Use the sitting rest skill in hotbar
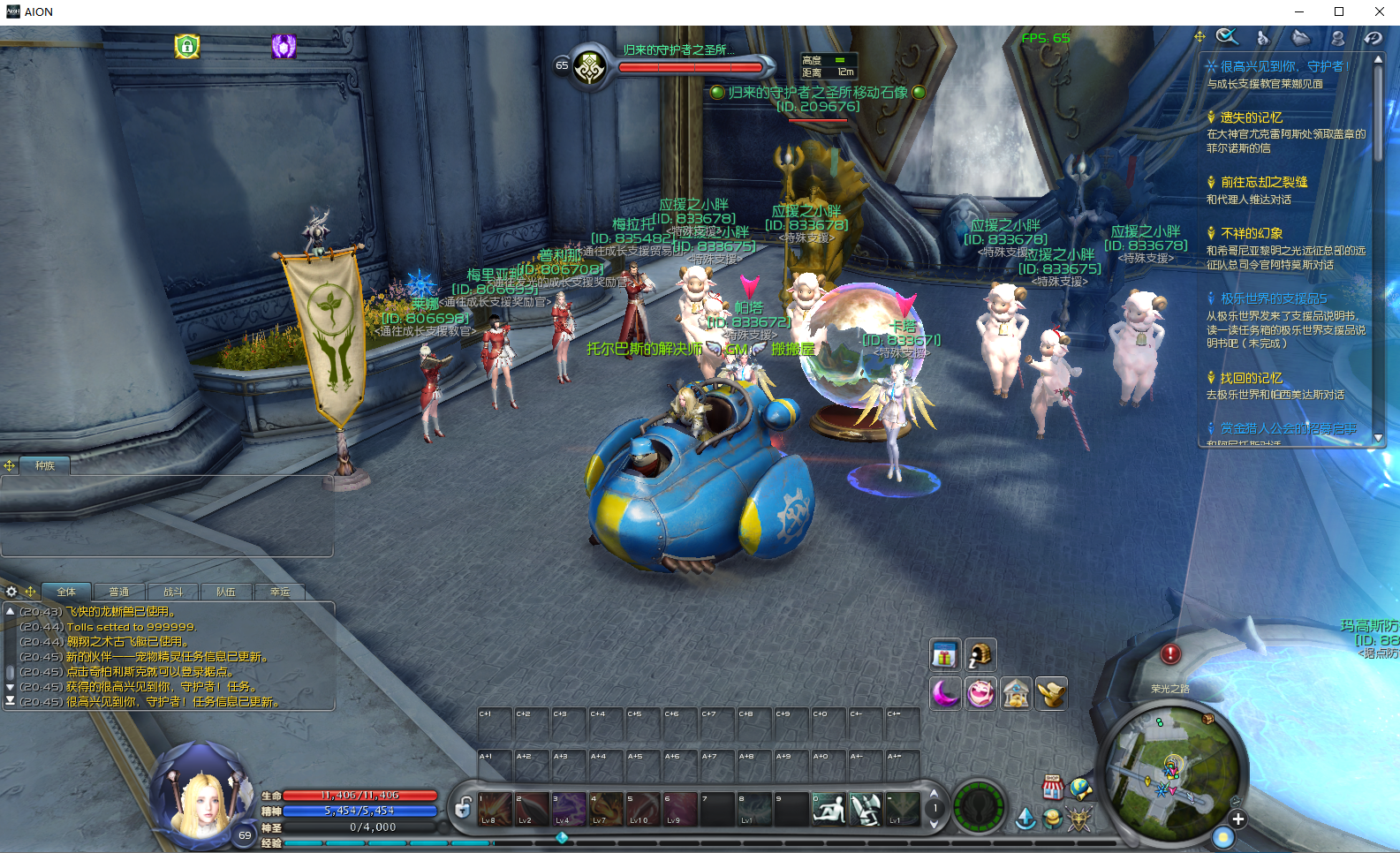This screenshot has height=853, width=1400. tap(829, 808)
